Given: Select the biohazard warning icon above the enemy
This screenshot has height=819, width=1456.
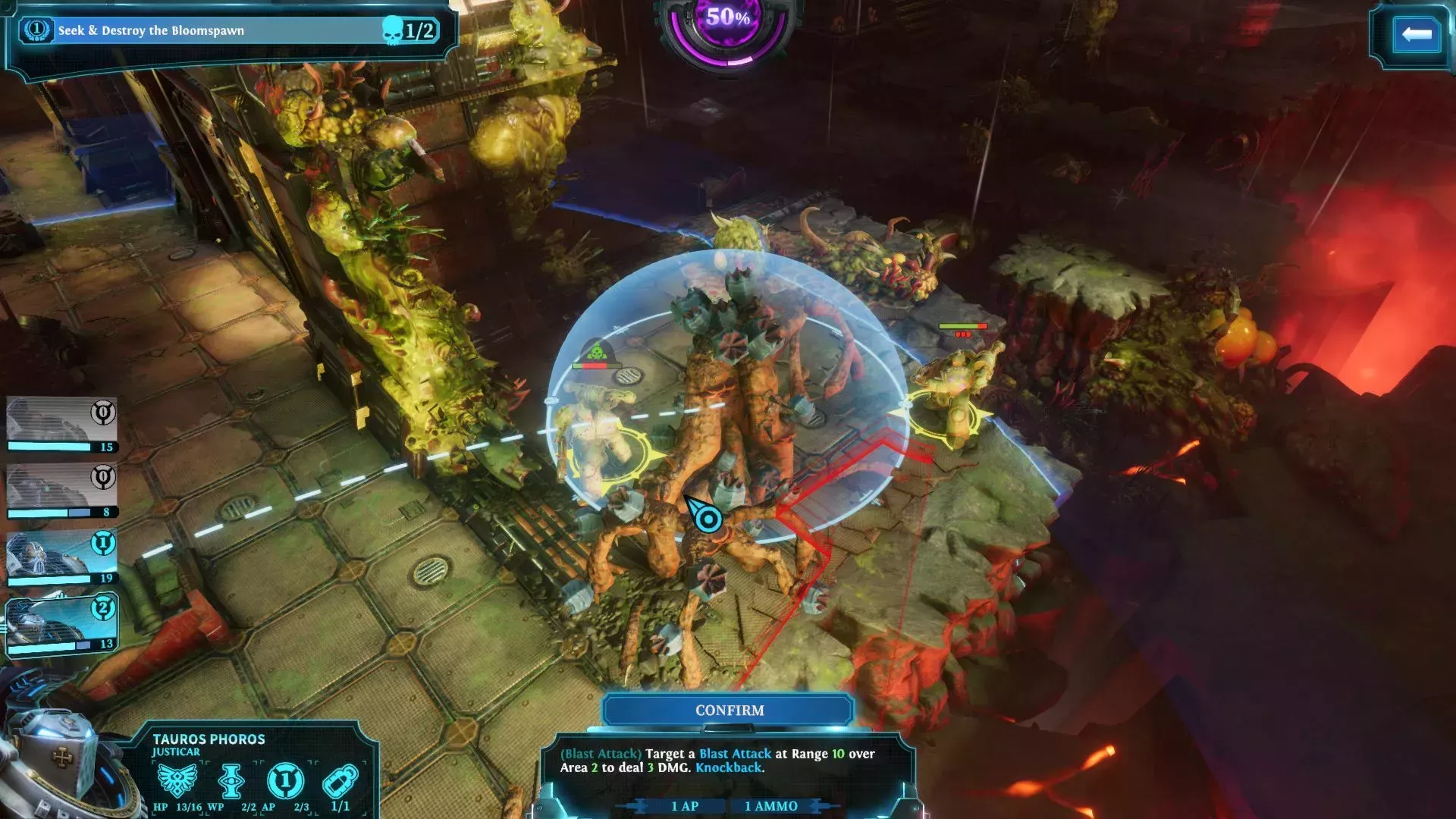Looking at the screenshot, I should (595, 350).
